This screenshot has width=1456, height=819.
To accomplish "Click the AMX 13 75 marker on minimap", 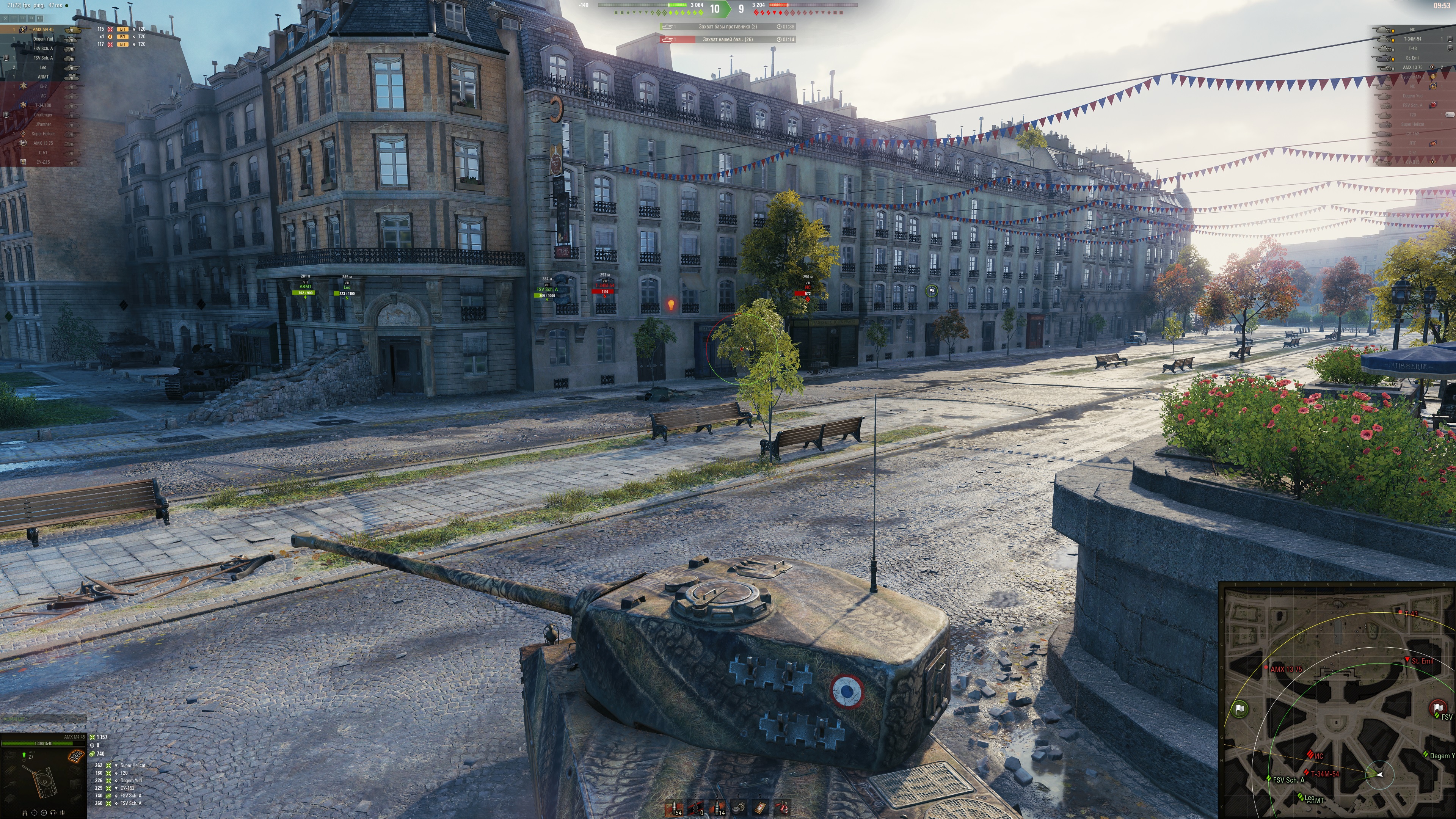I will click(1266, 668).
